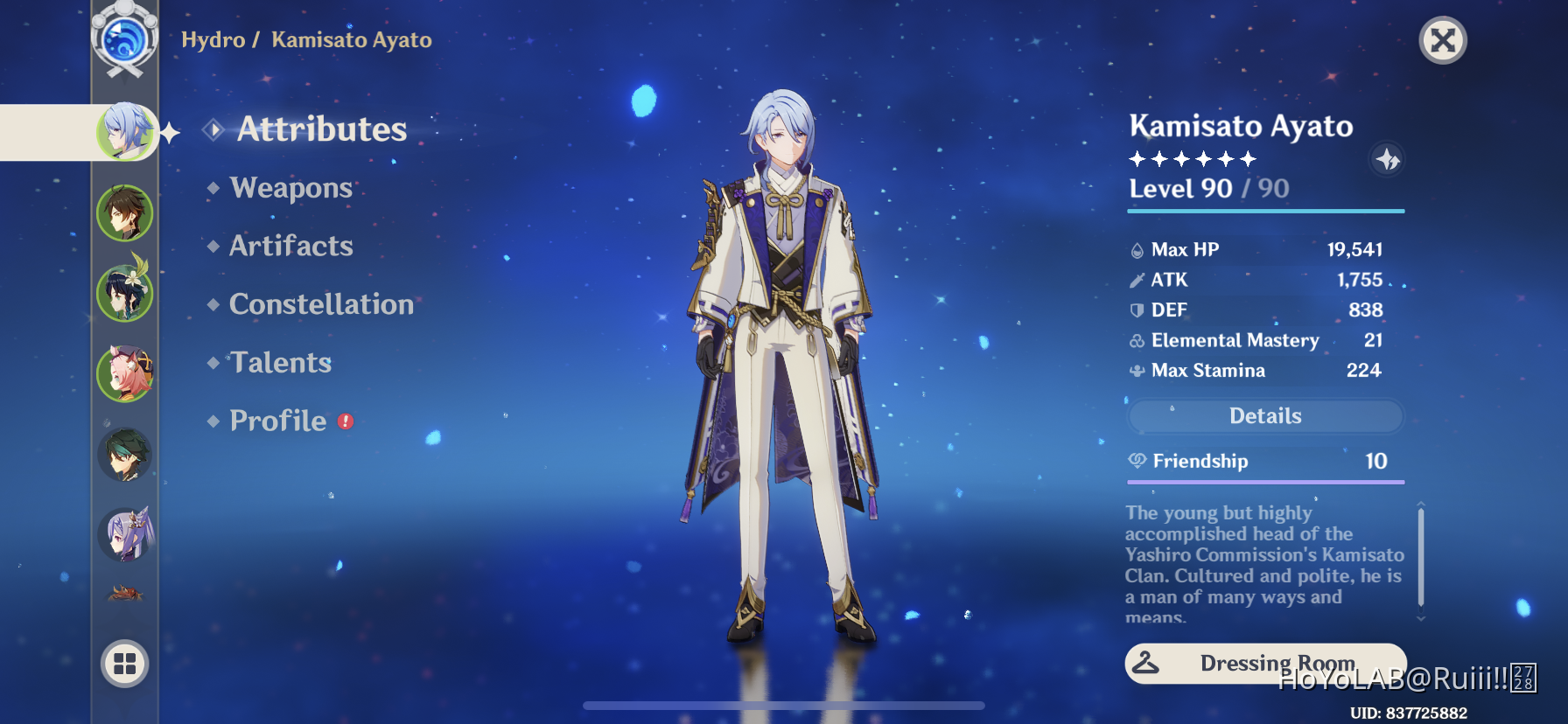The width and height of the screenshot is (1568, 724).
Task: Select Xiao's portrait in the character sidebar
Action: [x=125, y=455]
